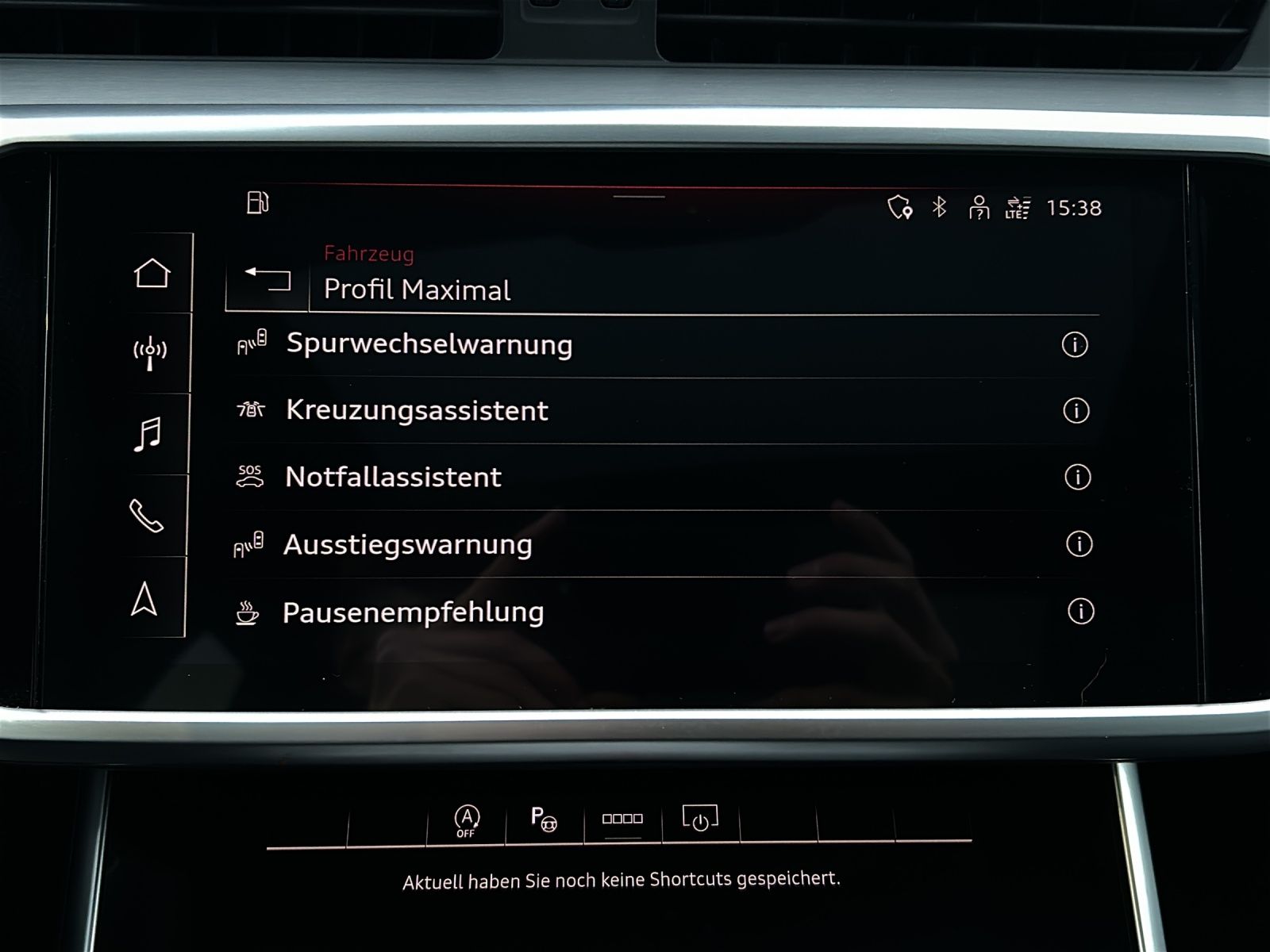Open Pausenempfehlung settings
This screenshot has height=952, width=1270.
coord(413,612)
